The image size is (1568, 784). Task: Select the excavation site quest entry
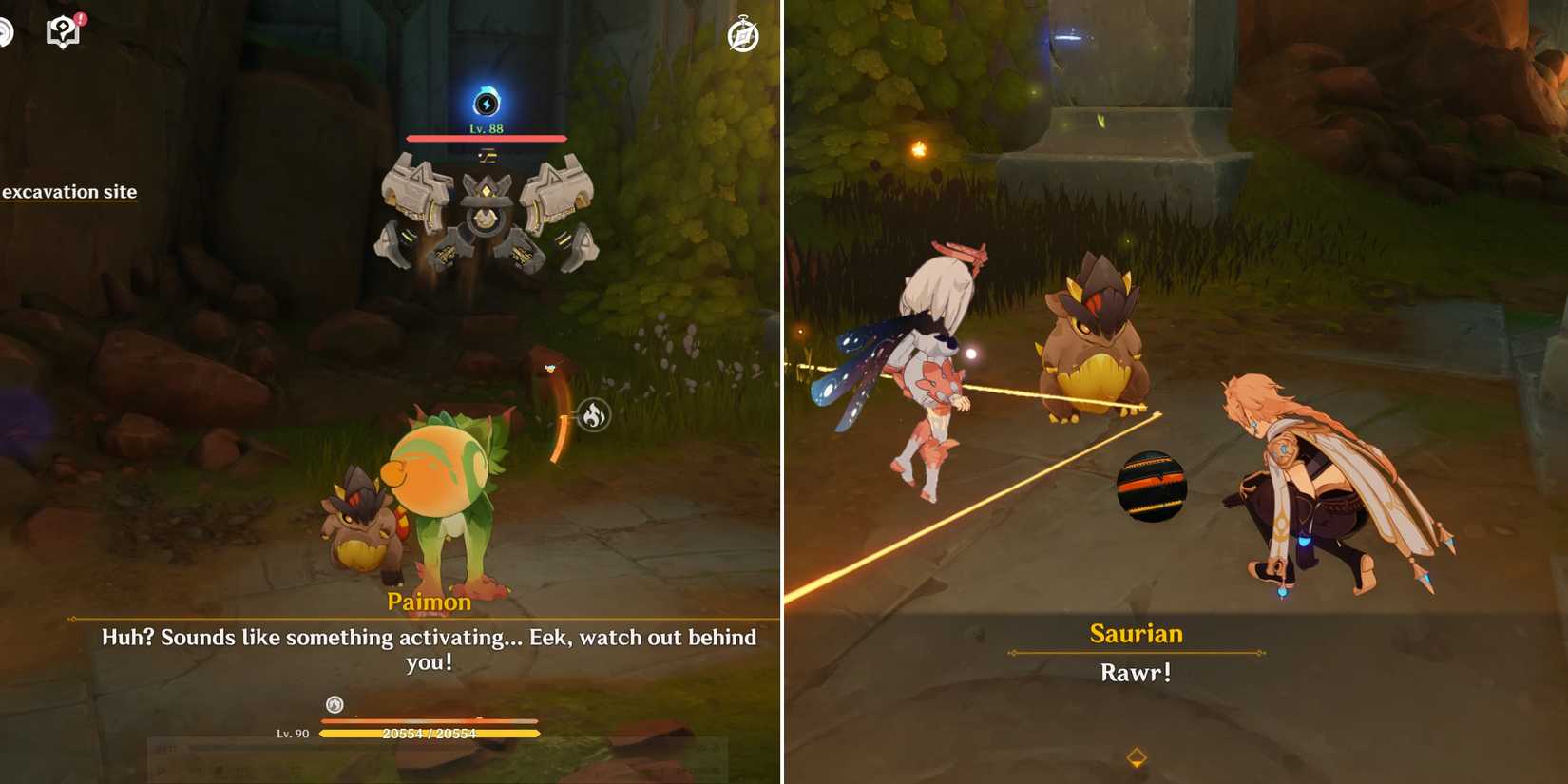click(68, 192)
